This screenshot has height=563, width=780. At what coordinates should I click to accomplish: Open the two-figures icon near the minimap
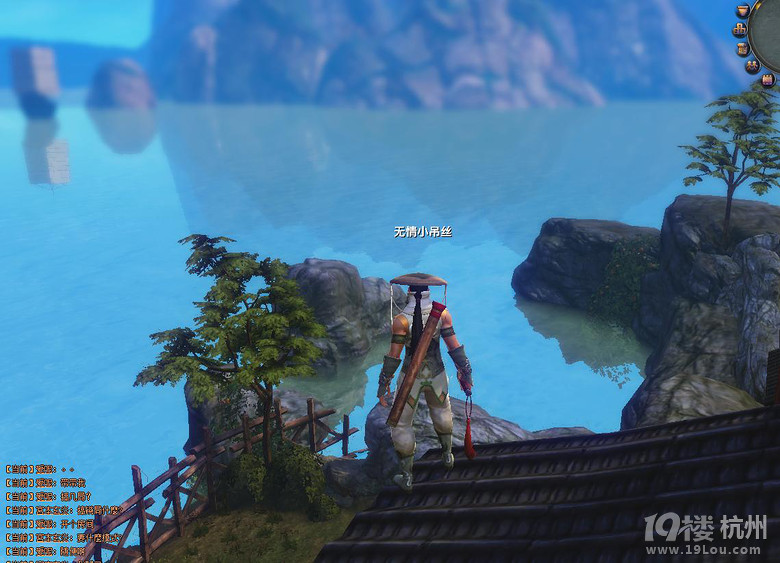click(752, 65)
